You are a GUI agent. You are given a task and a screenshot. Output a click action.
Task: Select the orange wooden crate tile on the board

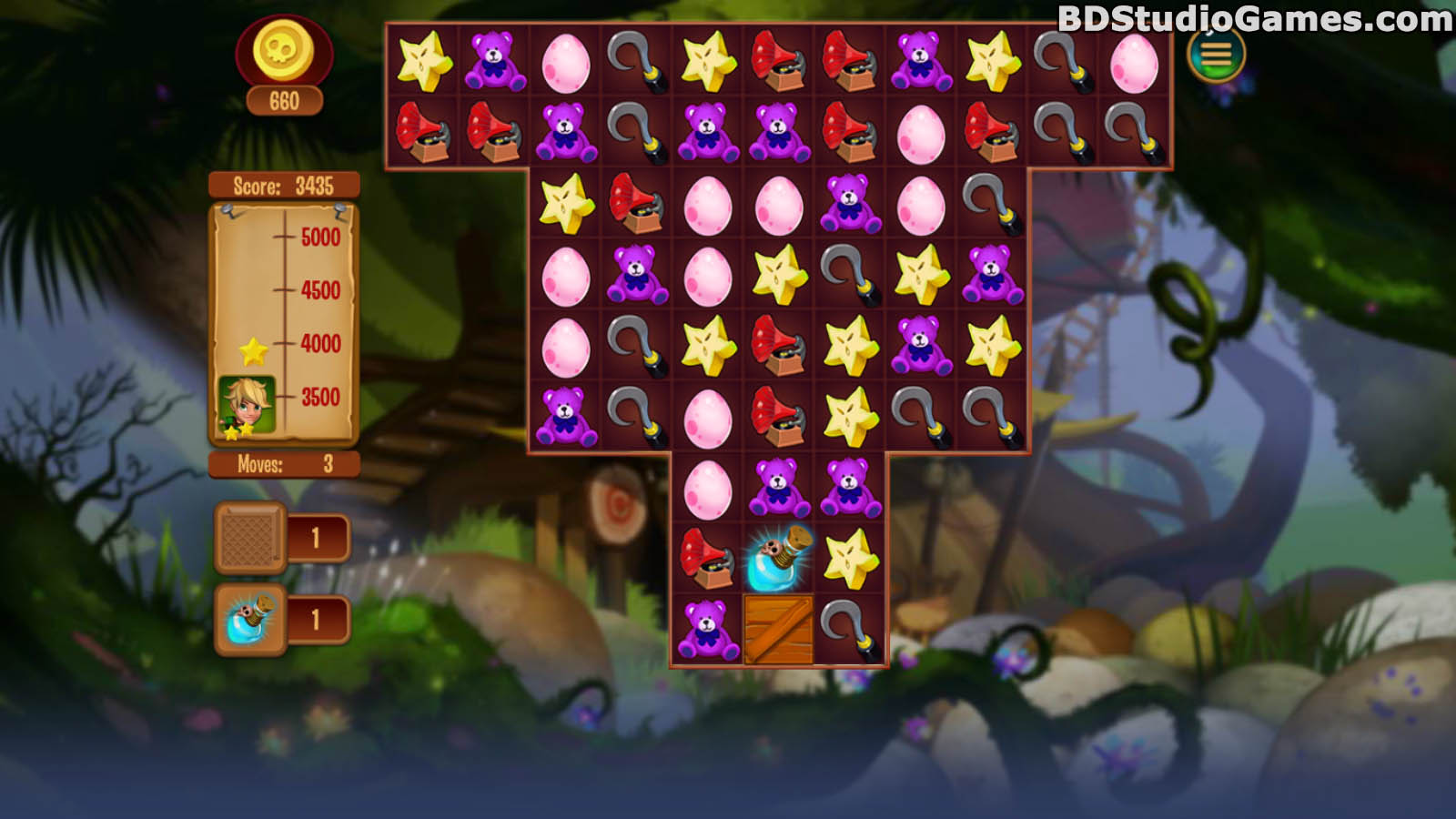click(x=779, y=629)
